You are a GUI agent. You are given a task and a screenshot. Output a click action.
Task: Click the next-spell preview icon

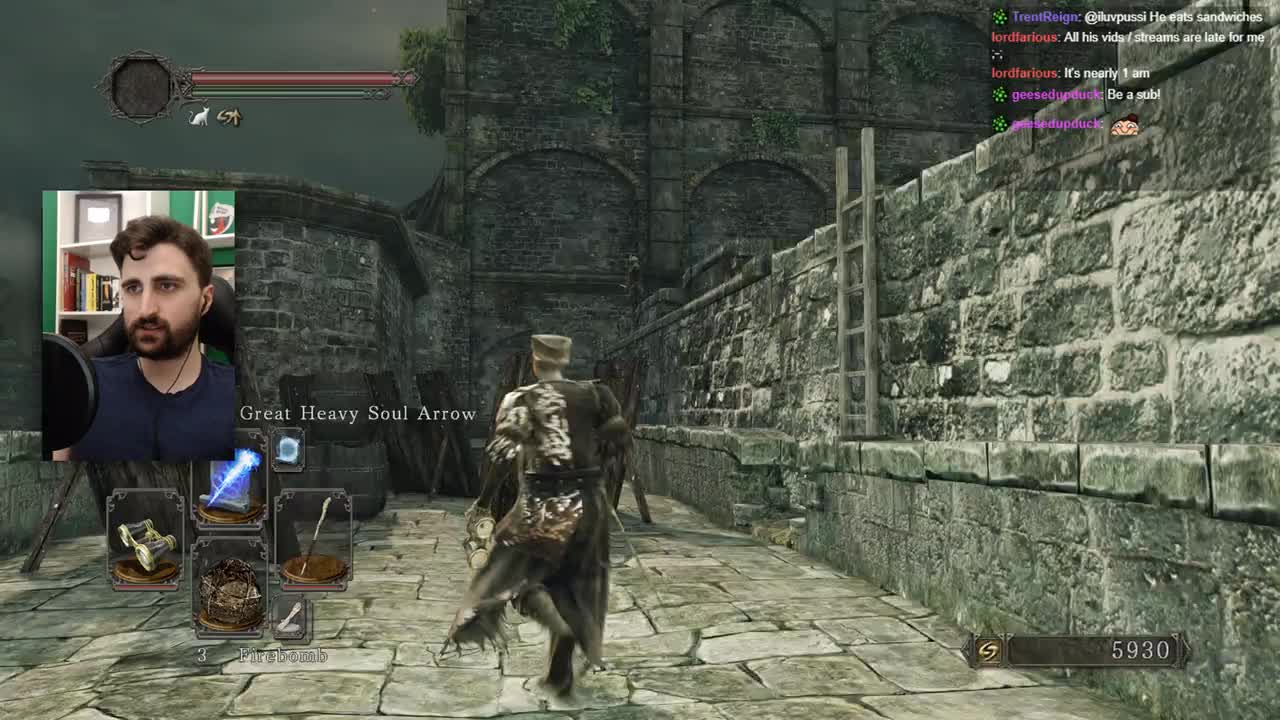pyautogui.click(x=288, y=451)
